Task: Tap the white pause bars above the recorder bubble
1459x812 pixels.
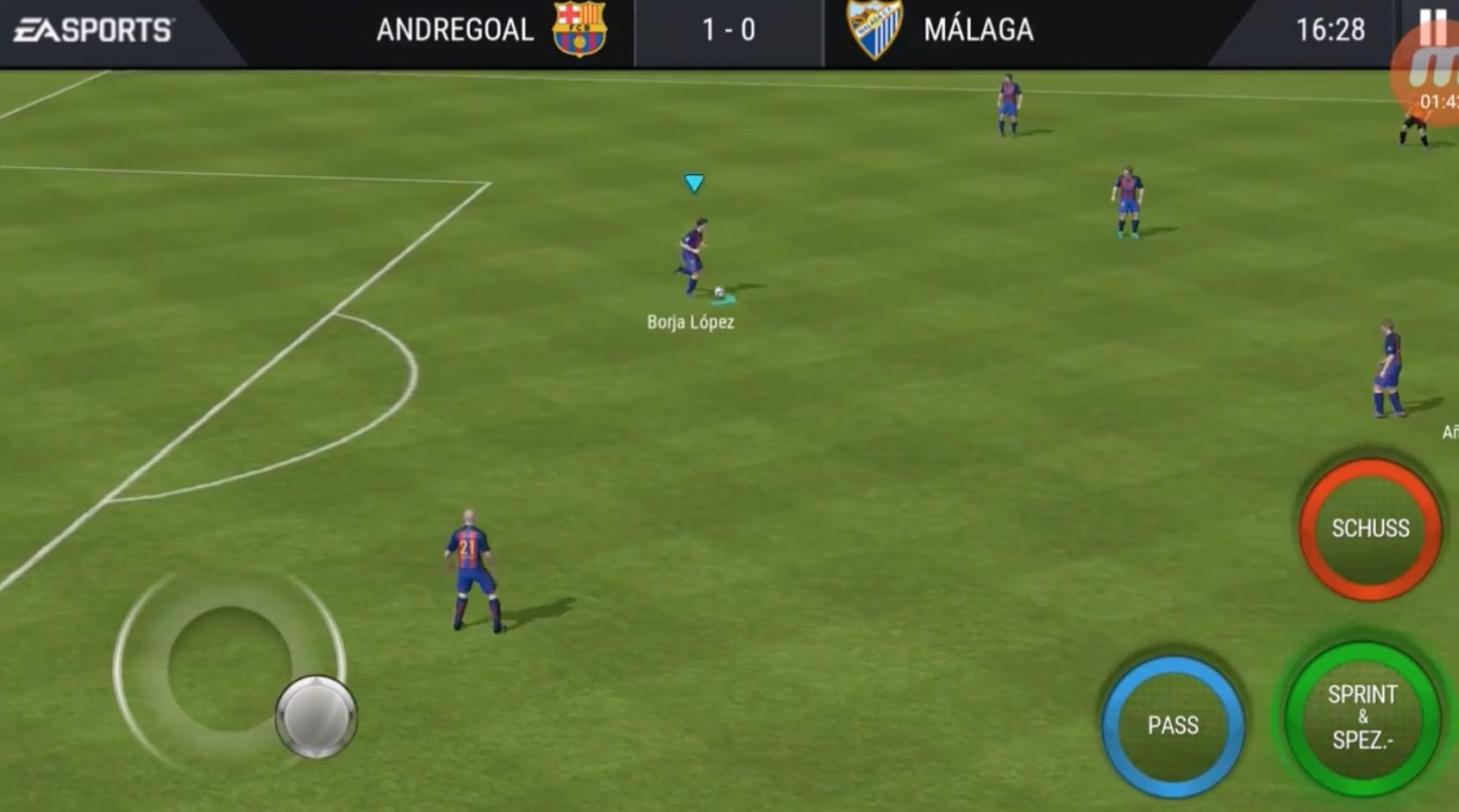Action: click(1433, 28)
